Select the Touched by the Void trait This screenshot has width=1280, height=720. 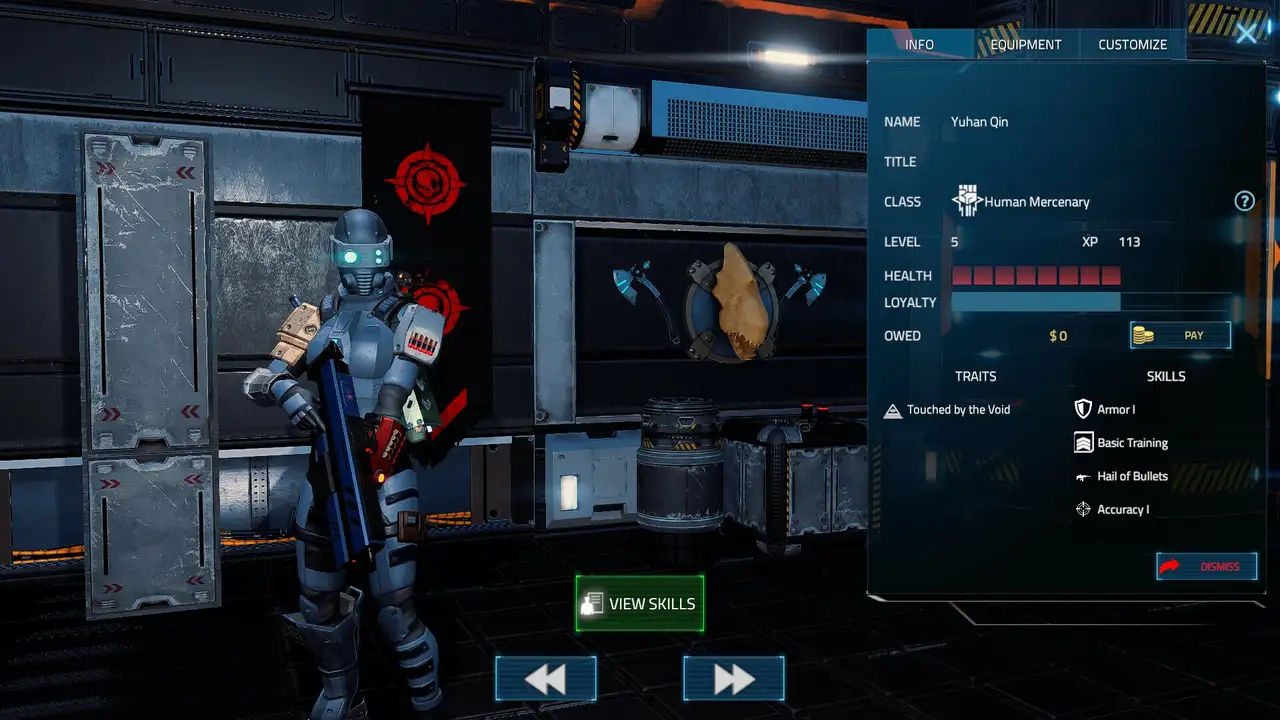pos(957,410)
